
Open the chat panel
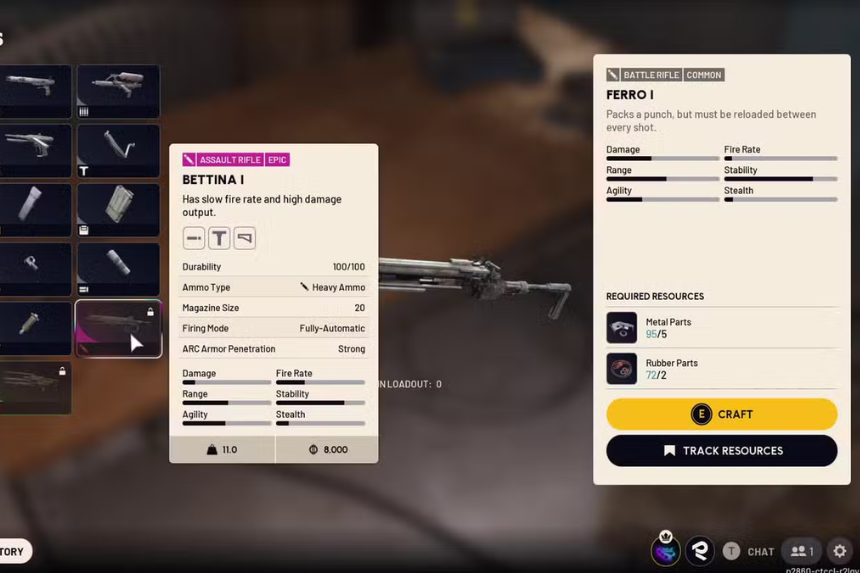click(750, 551)
